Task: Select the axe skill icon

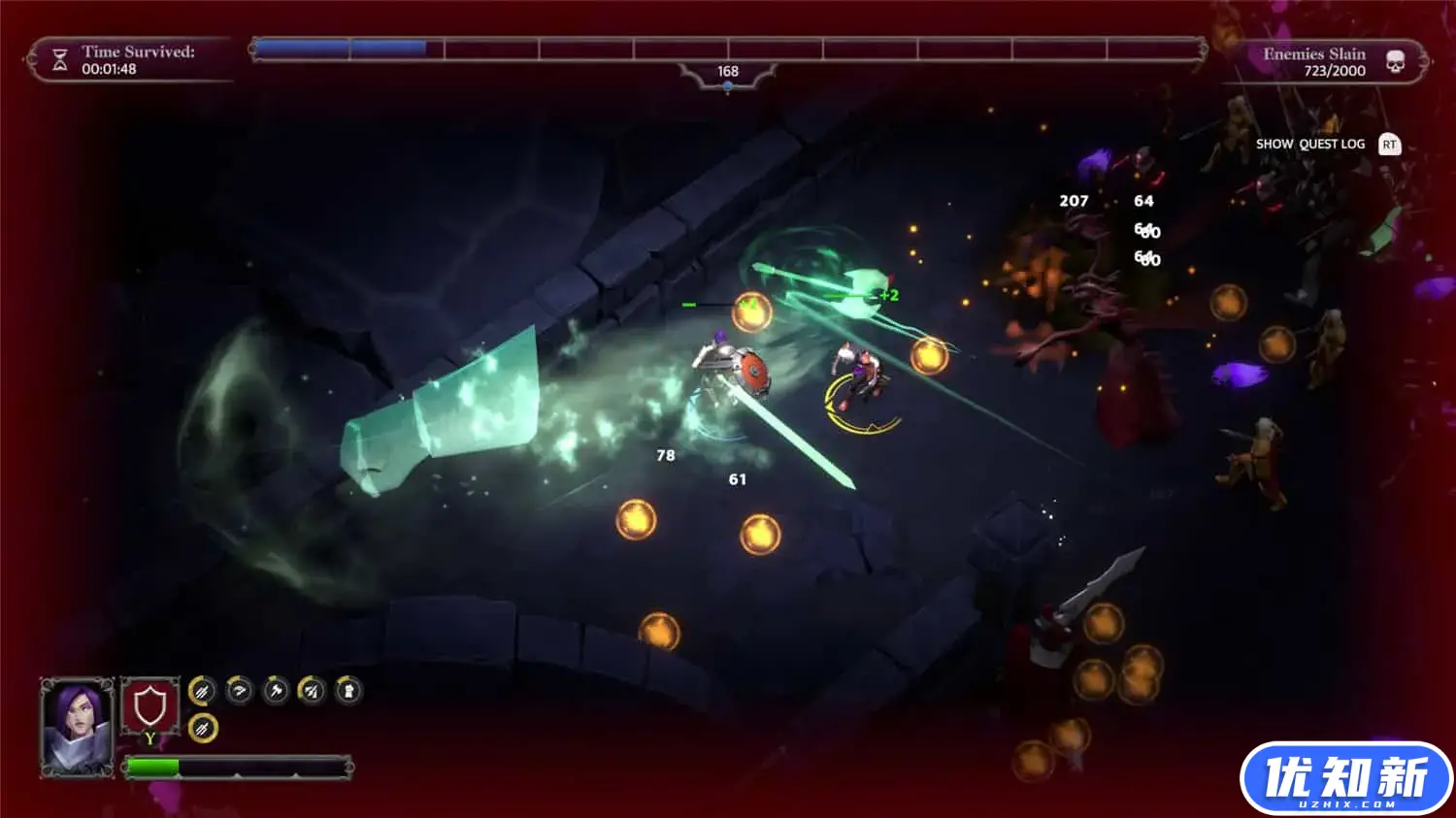Action: [276, 691]
